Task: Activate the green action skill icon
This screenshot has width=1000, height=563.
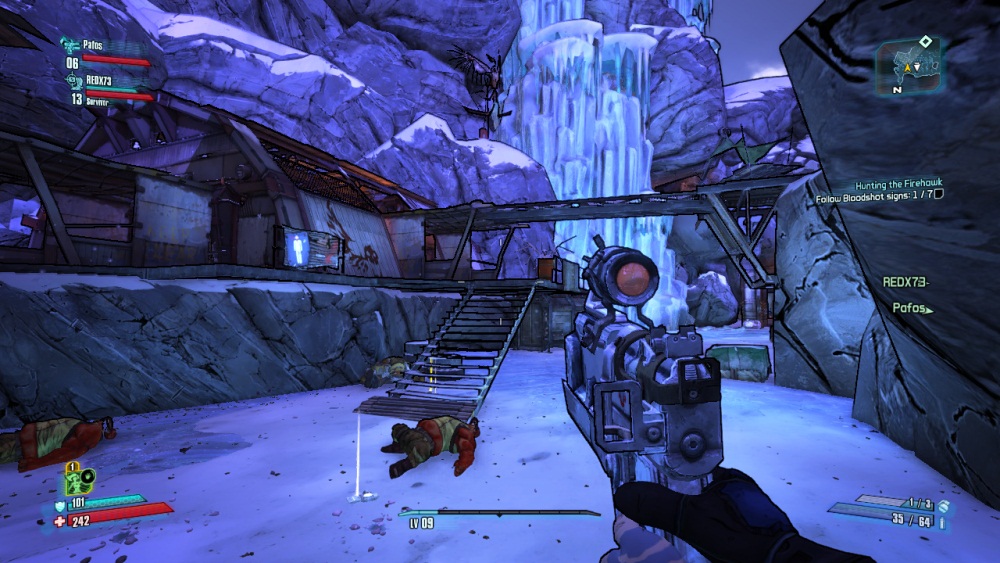Action: coord(79,480)
